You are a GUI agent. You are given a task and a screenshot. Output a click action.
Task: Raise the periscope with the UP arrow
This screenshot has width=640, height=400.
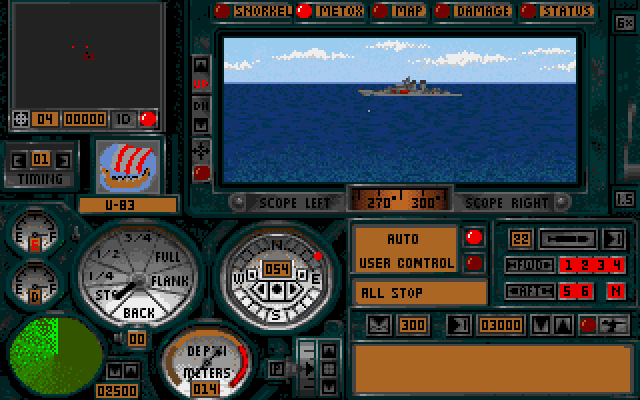(201, 81)
